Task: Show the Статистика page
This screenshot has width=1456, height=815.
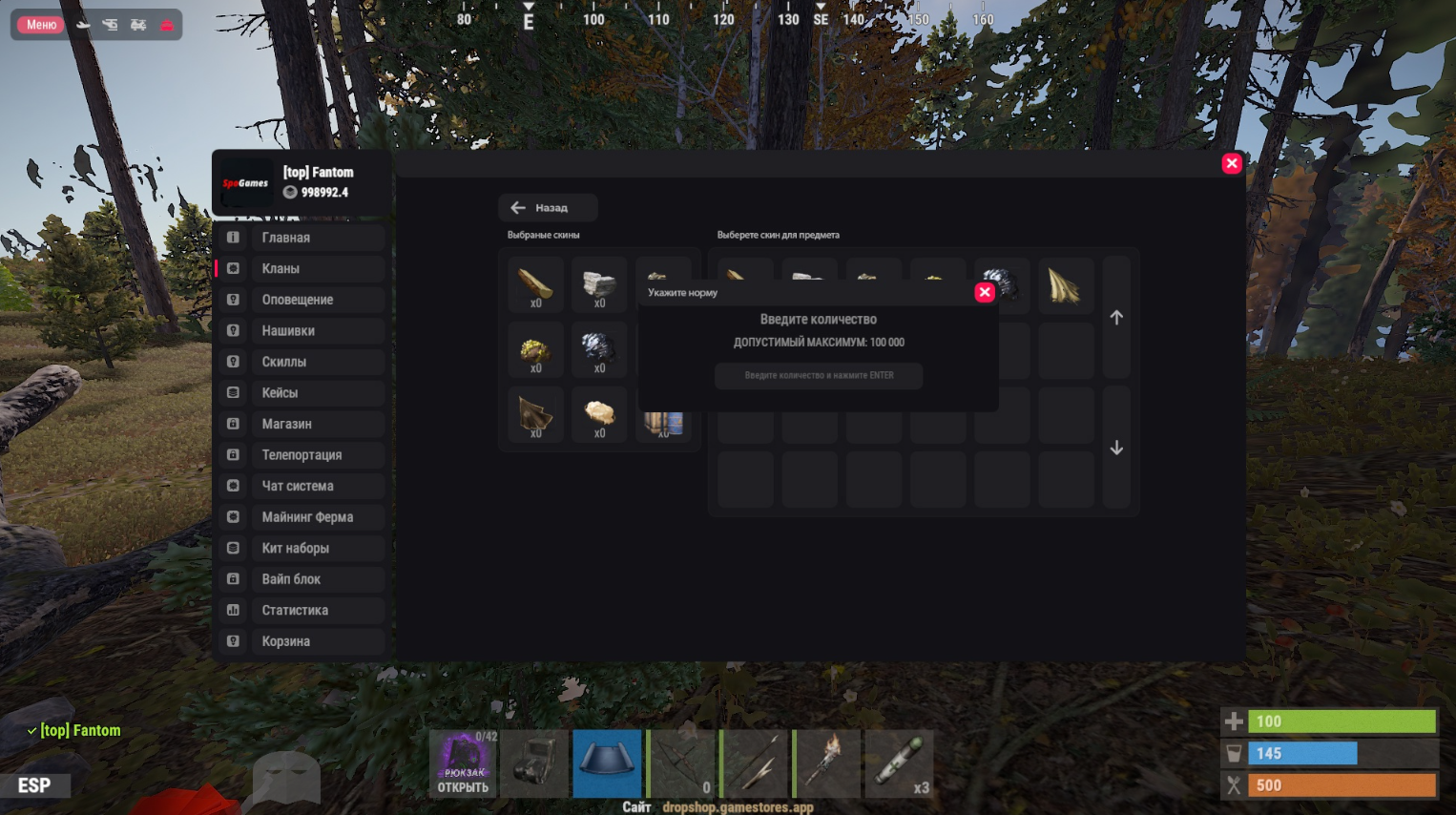Action: 301,611
